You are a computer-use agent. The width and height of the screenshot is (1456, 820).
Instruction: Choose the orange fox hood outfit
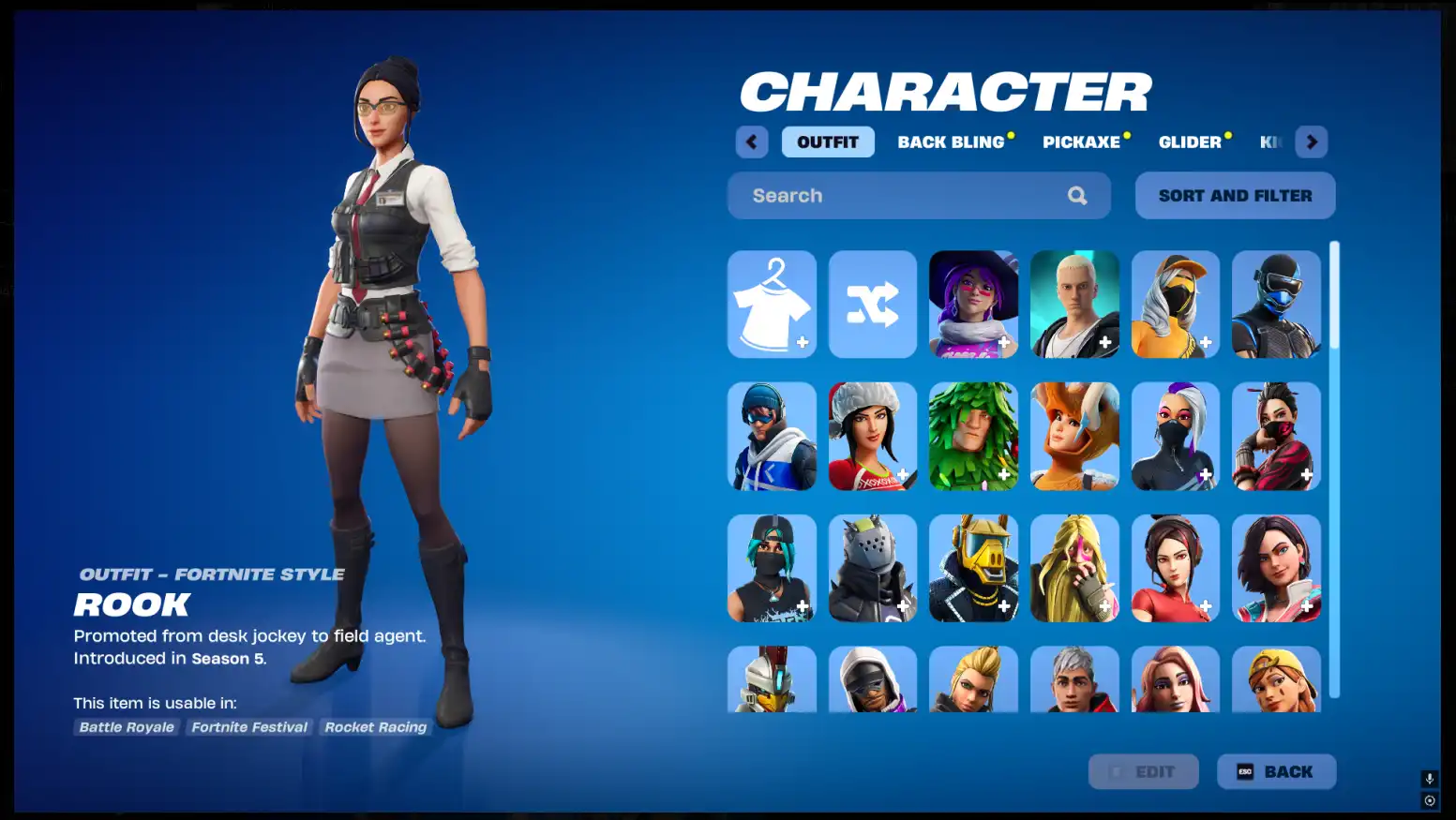pyautogui.click(x=1074, y=437)
